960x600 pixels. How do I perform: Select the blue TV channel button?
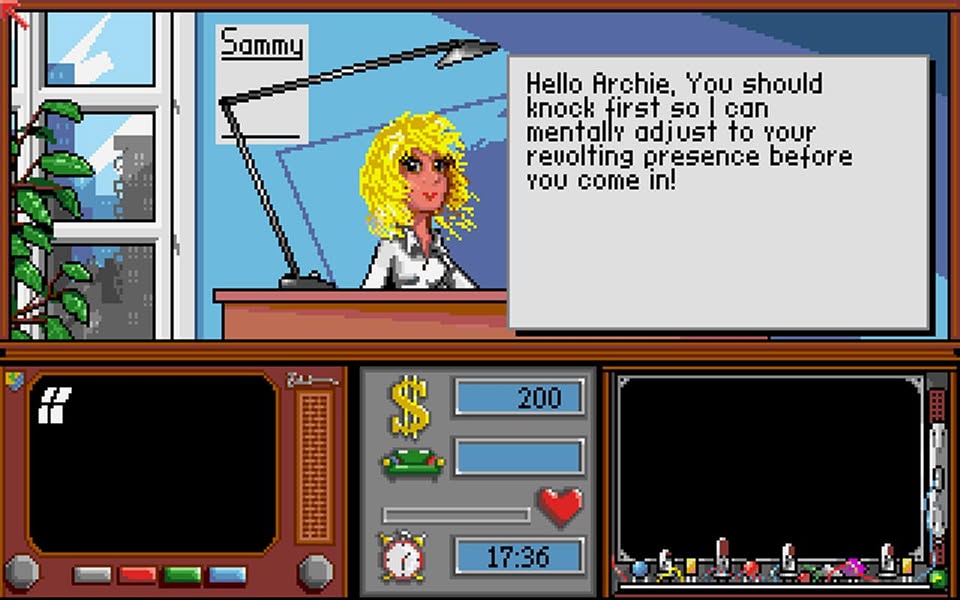click(226, 575)
